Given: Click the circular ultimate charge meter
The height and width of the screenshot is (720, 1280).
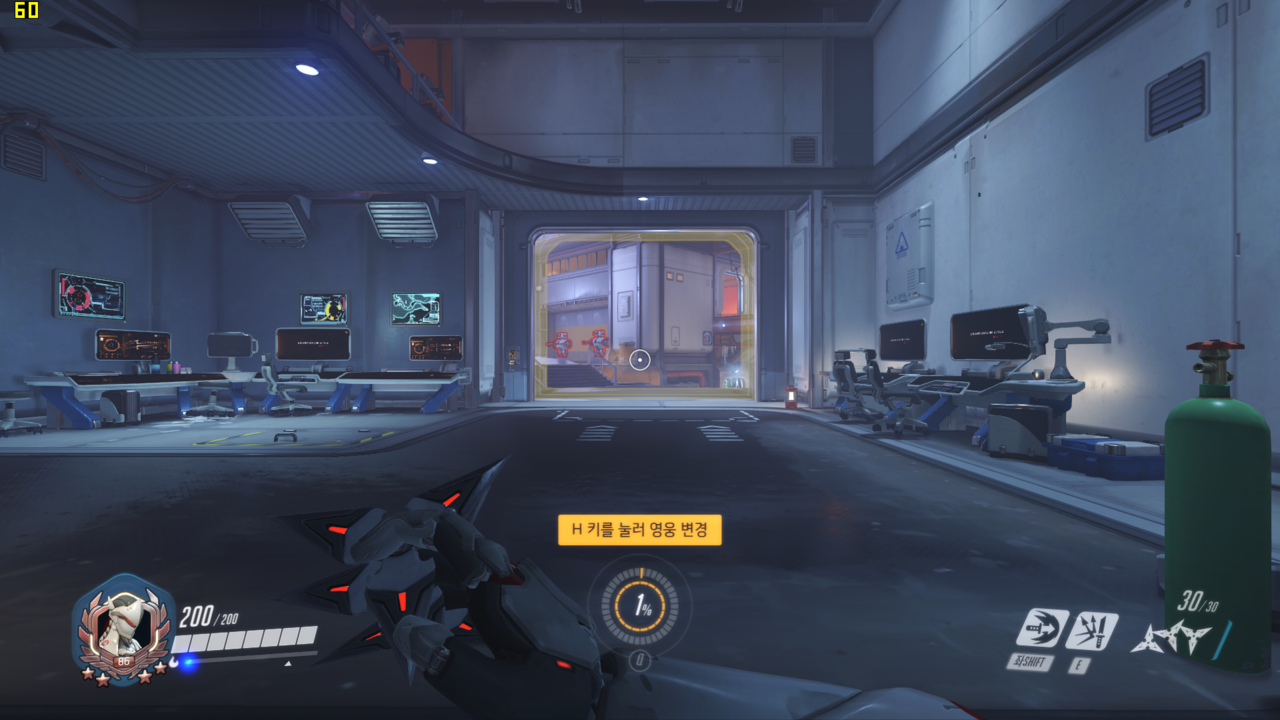Looking at the screenshot, I should pyautogui.click(x=640, y=606).
